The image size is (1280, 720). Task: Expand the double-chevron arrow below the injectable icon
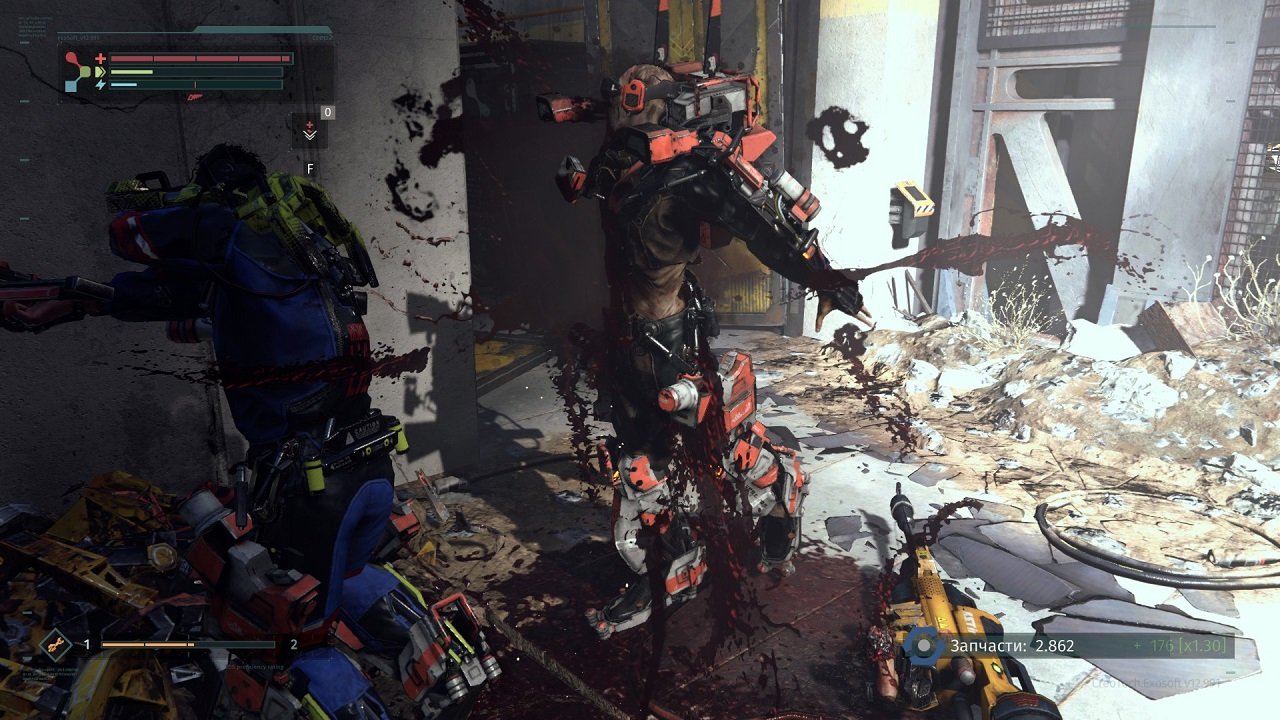coord(310,137)
